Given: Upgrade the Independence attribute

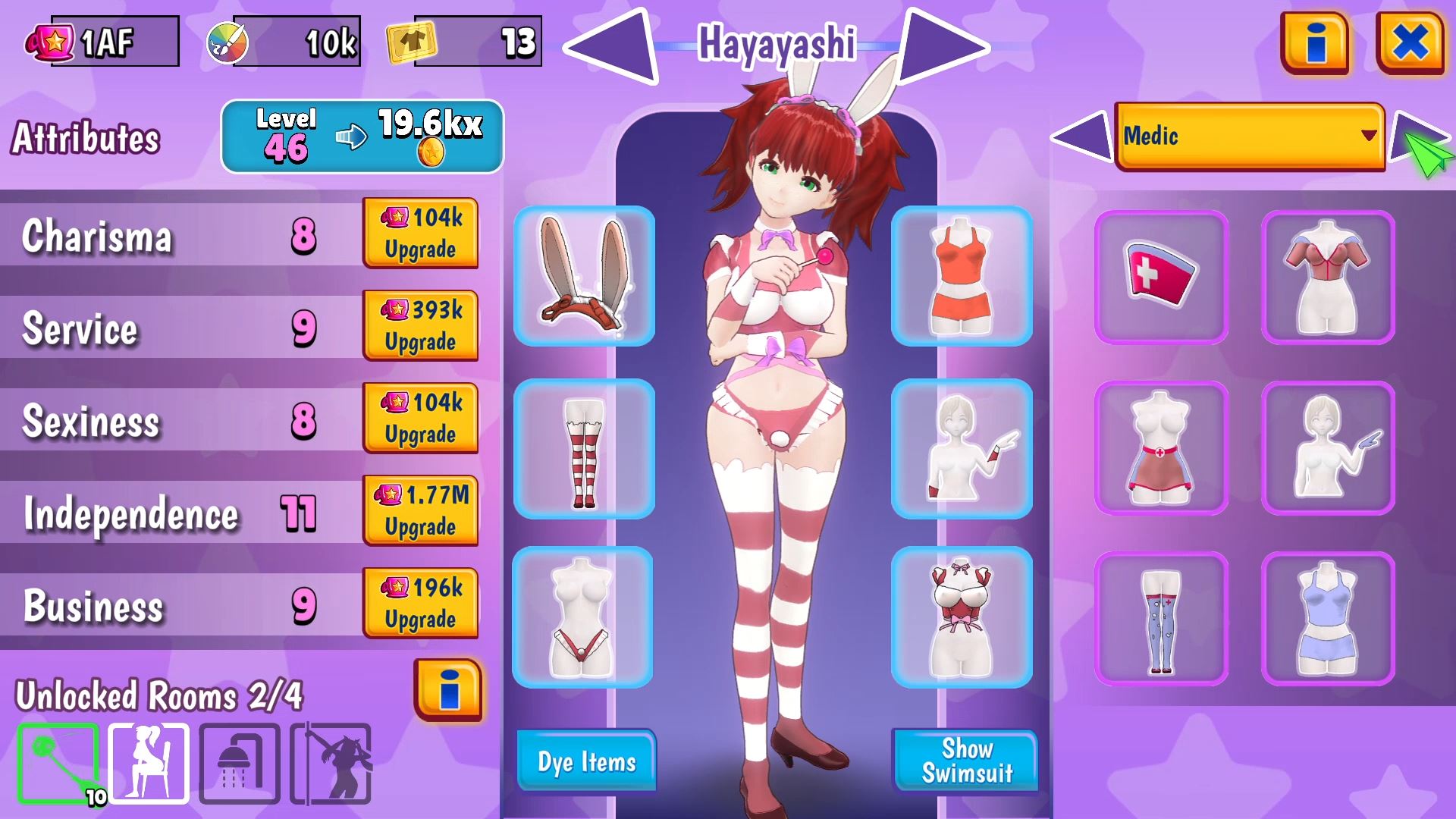Looking at the screenshot, I should tap(421, 510).
